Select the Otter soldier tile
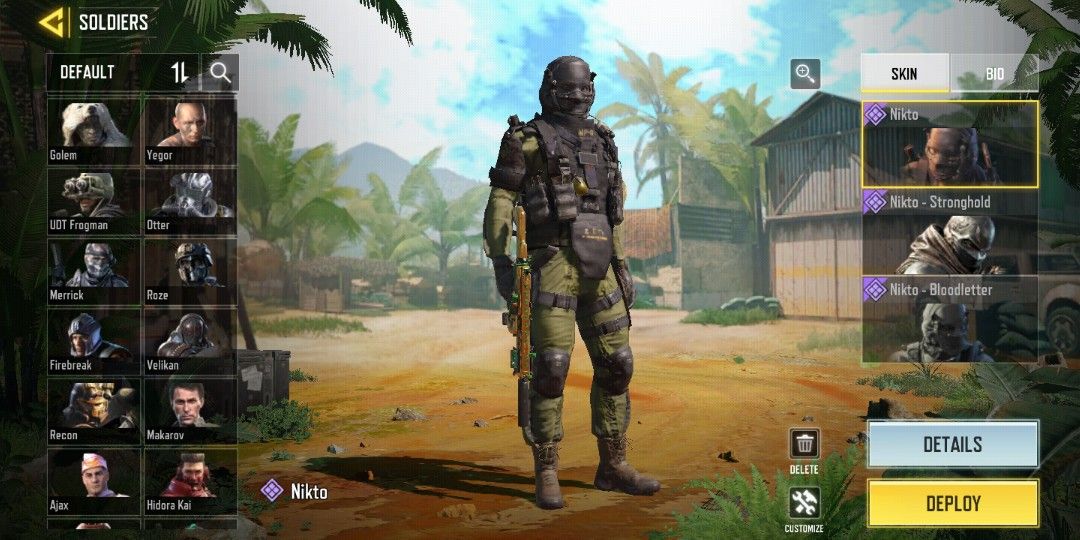The width and height of the screenshot is (1080, 540). point(190,200)
